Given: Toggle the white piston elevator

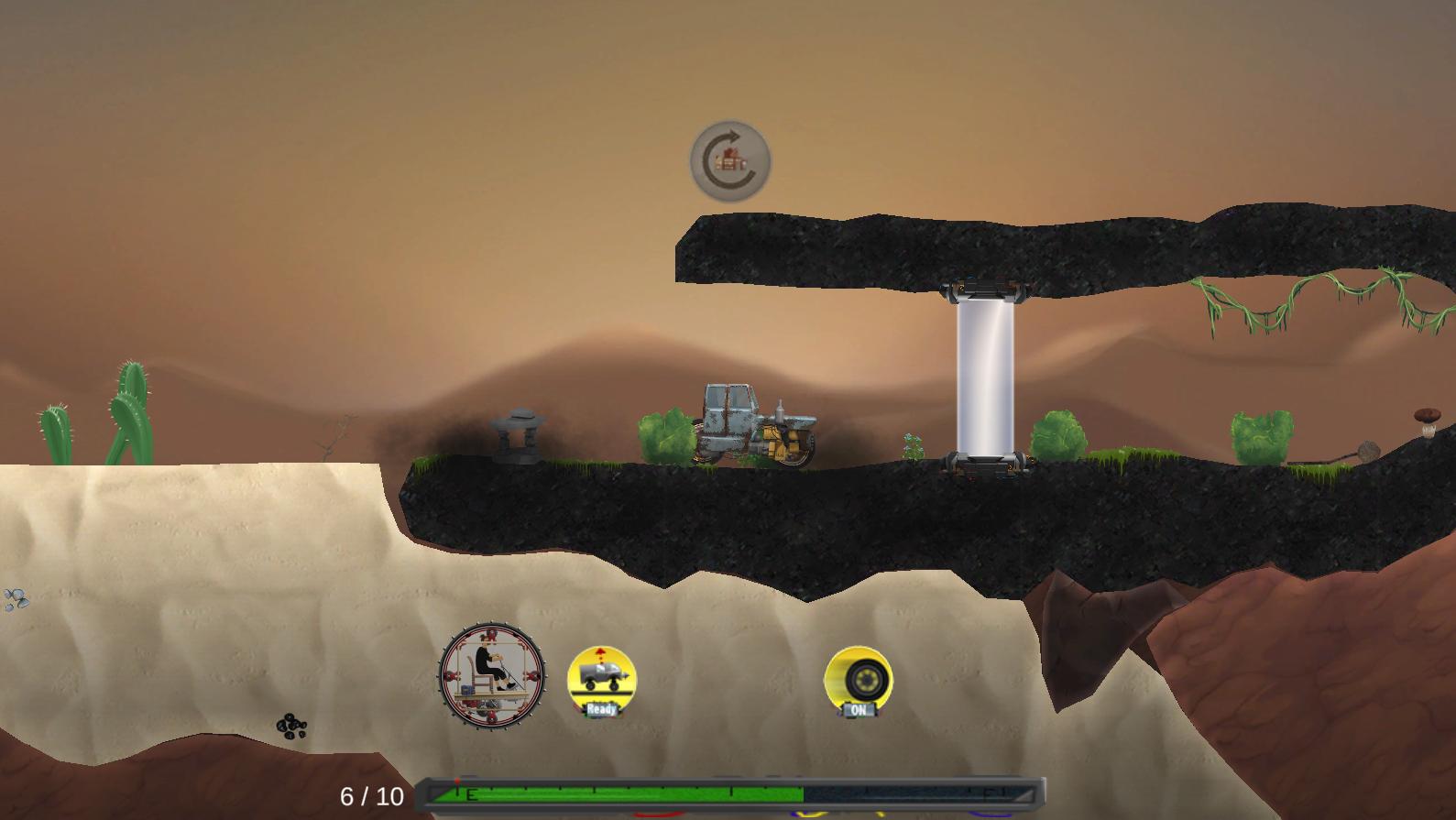Looking at the screenshot, I should [x=985, y=376].
